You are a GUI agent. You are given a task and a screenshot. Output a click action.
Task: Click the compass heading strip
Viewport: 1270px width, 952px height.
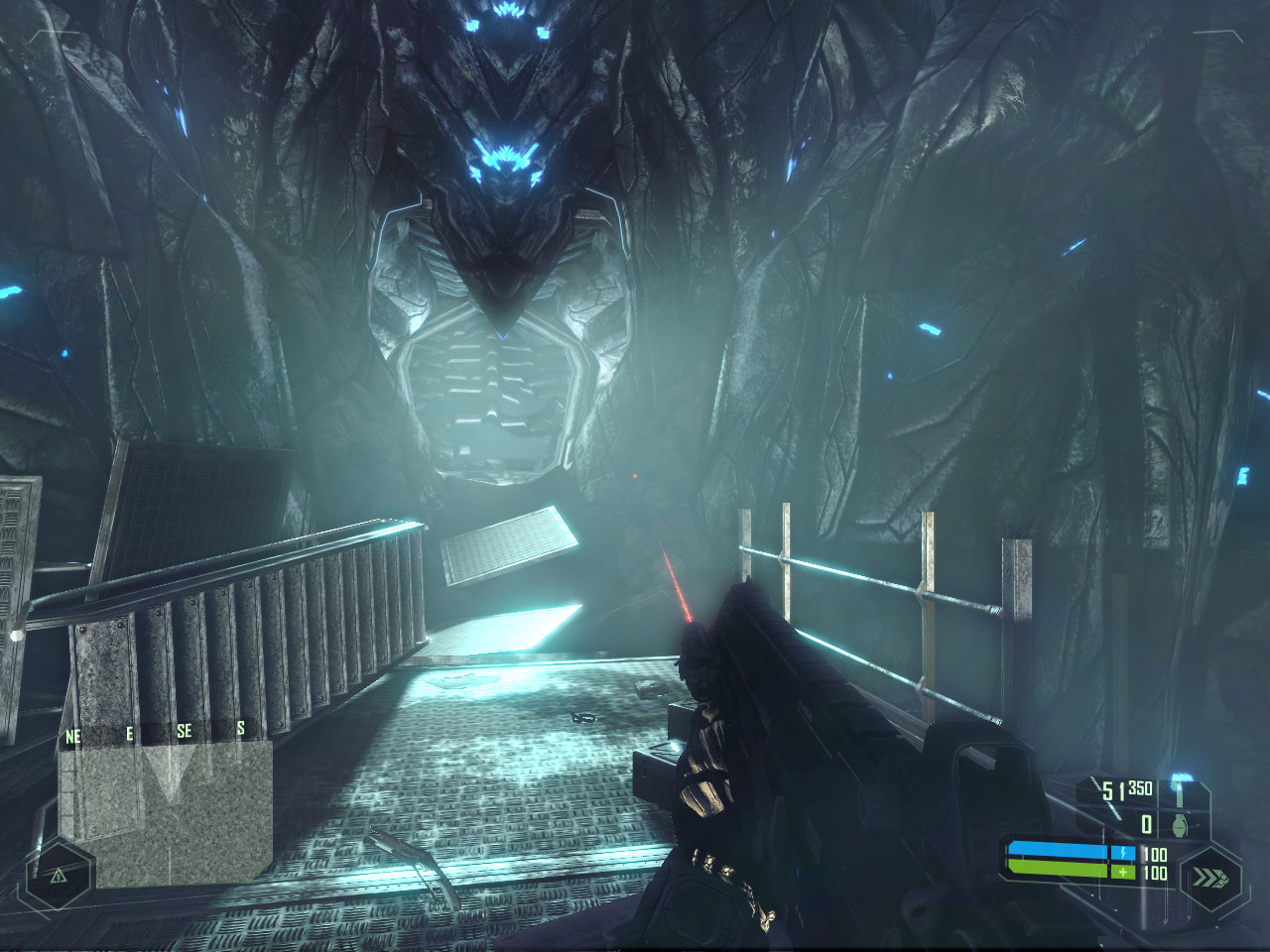pos(157,733)
